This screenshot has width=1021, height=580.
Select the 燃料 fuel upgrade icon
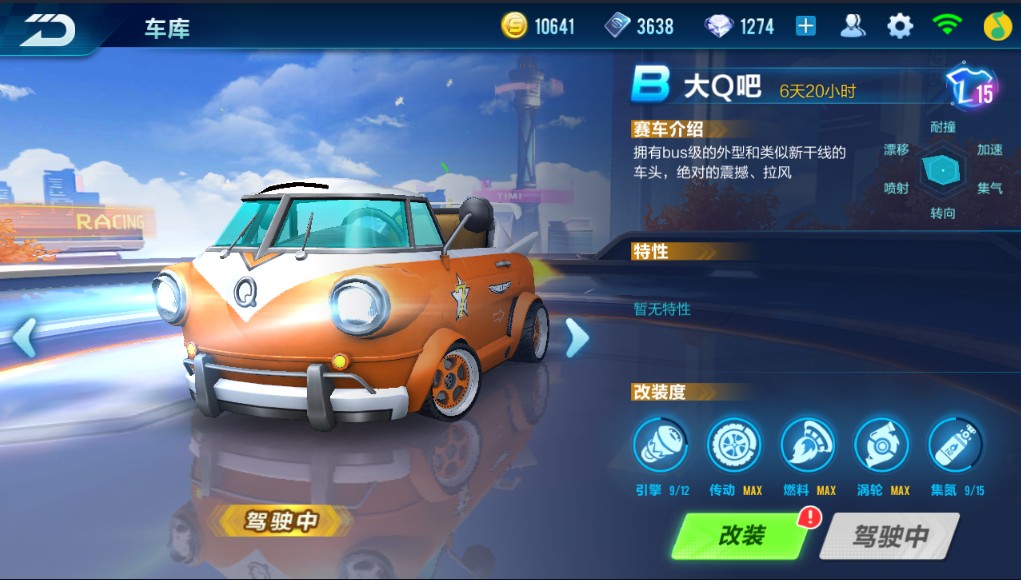(808, 445)
